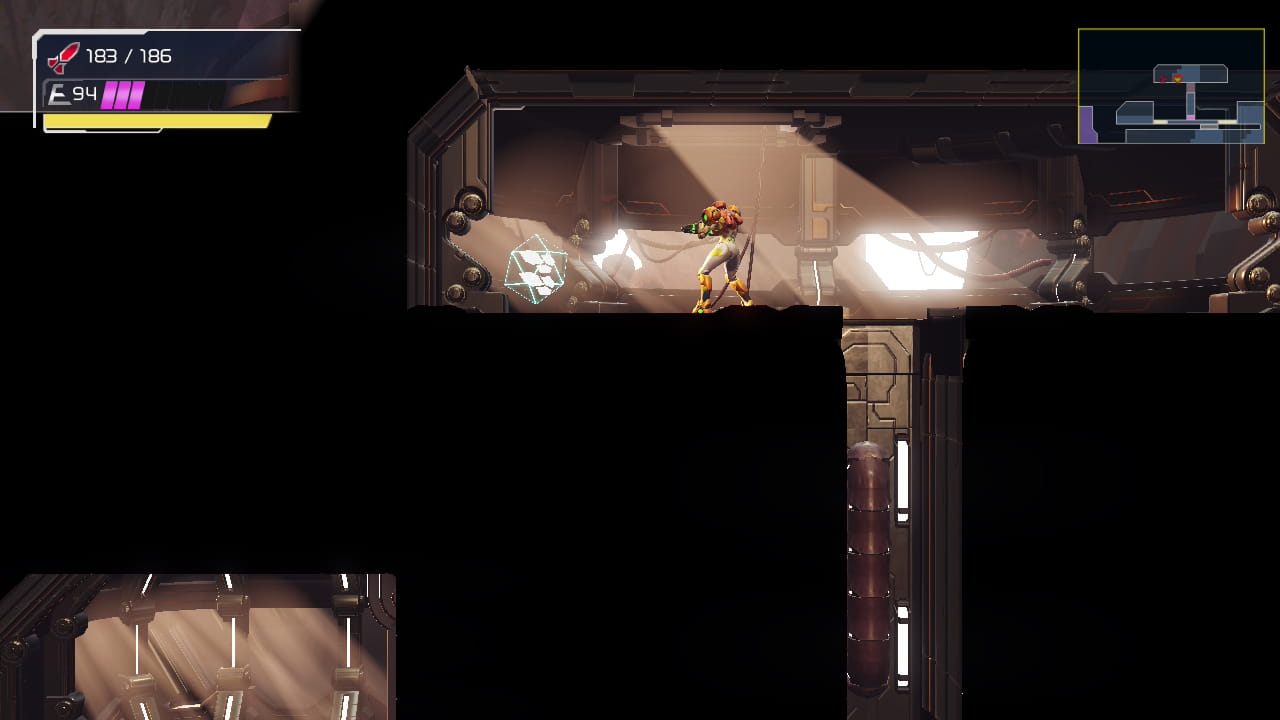The height and width of the screenshot is (720, 1280).
Task: Select the red enemy dot on the minimap
Action: coord(1163,79)
